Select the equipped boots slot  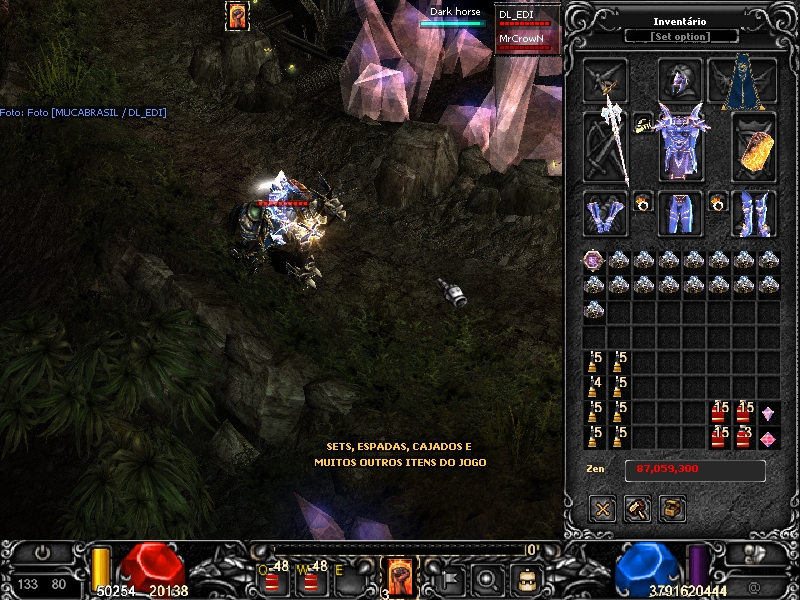coord(754,213)
